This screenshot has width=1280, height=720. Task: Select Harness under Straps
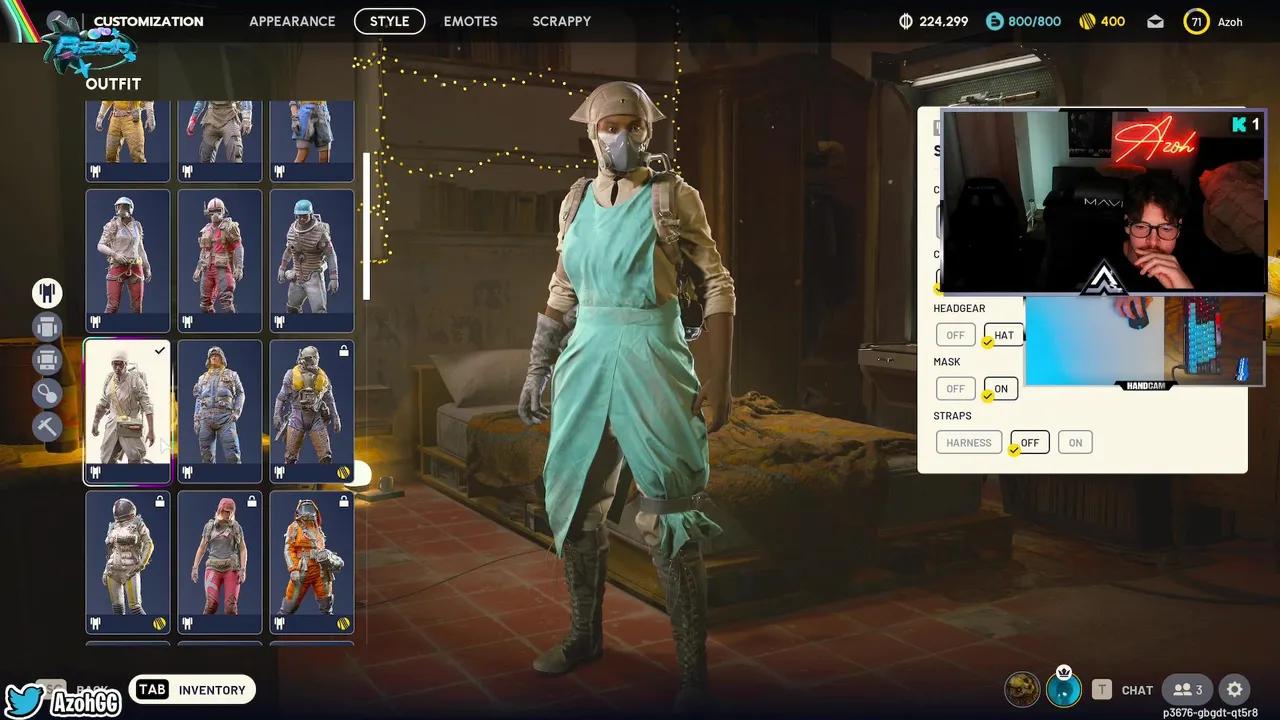968,442
